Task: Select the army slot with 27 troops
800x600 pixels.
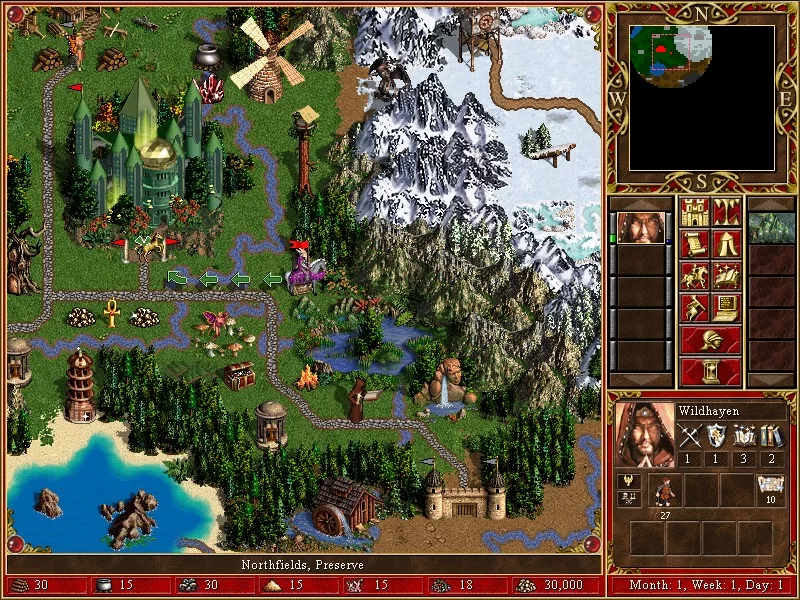Action: (664, 491)
